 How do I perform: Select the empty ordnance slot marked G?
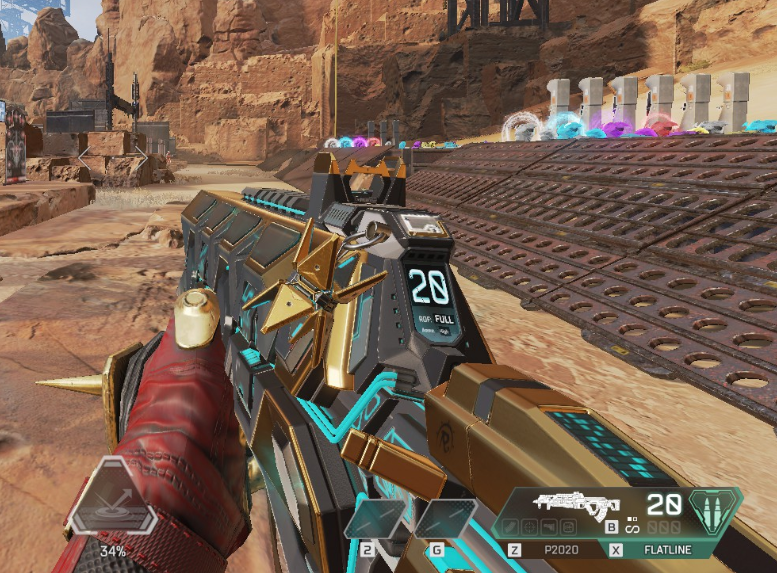(444, 520)
